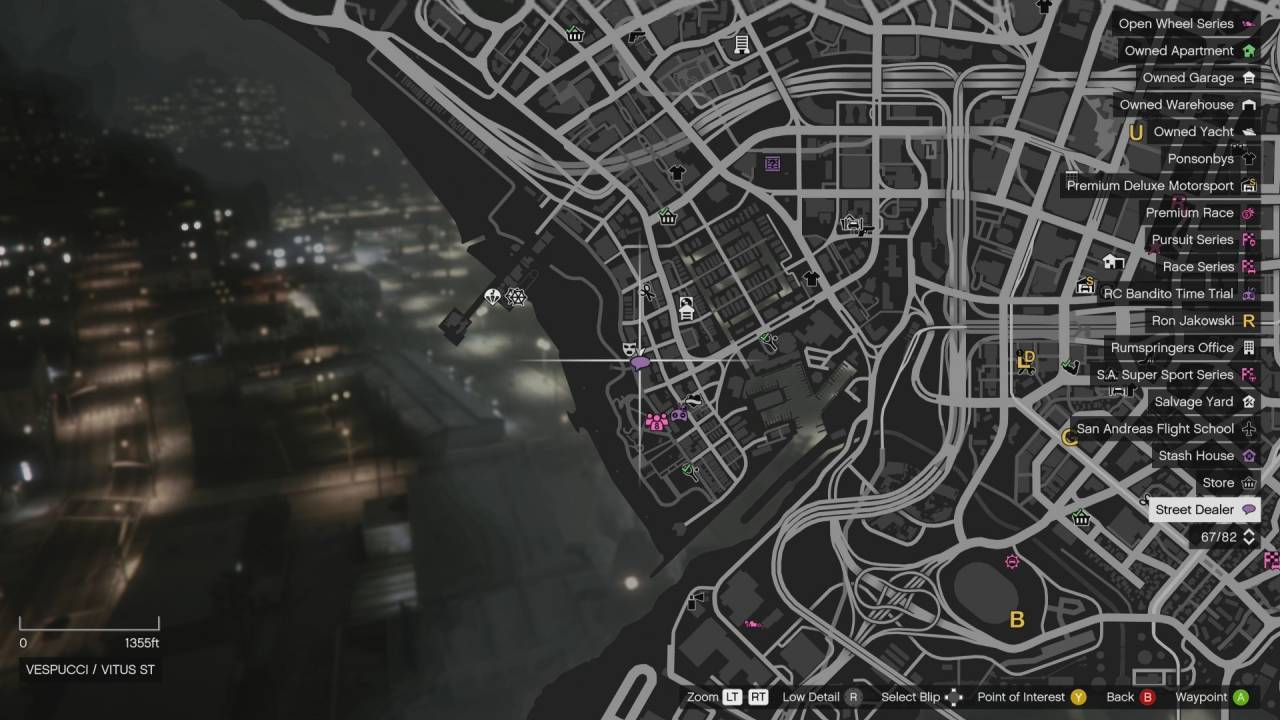
Task: Click the pink group activity map blip
Action: coord(656,422)
